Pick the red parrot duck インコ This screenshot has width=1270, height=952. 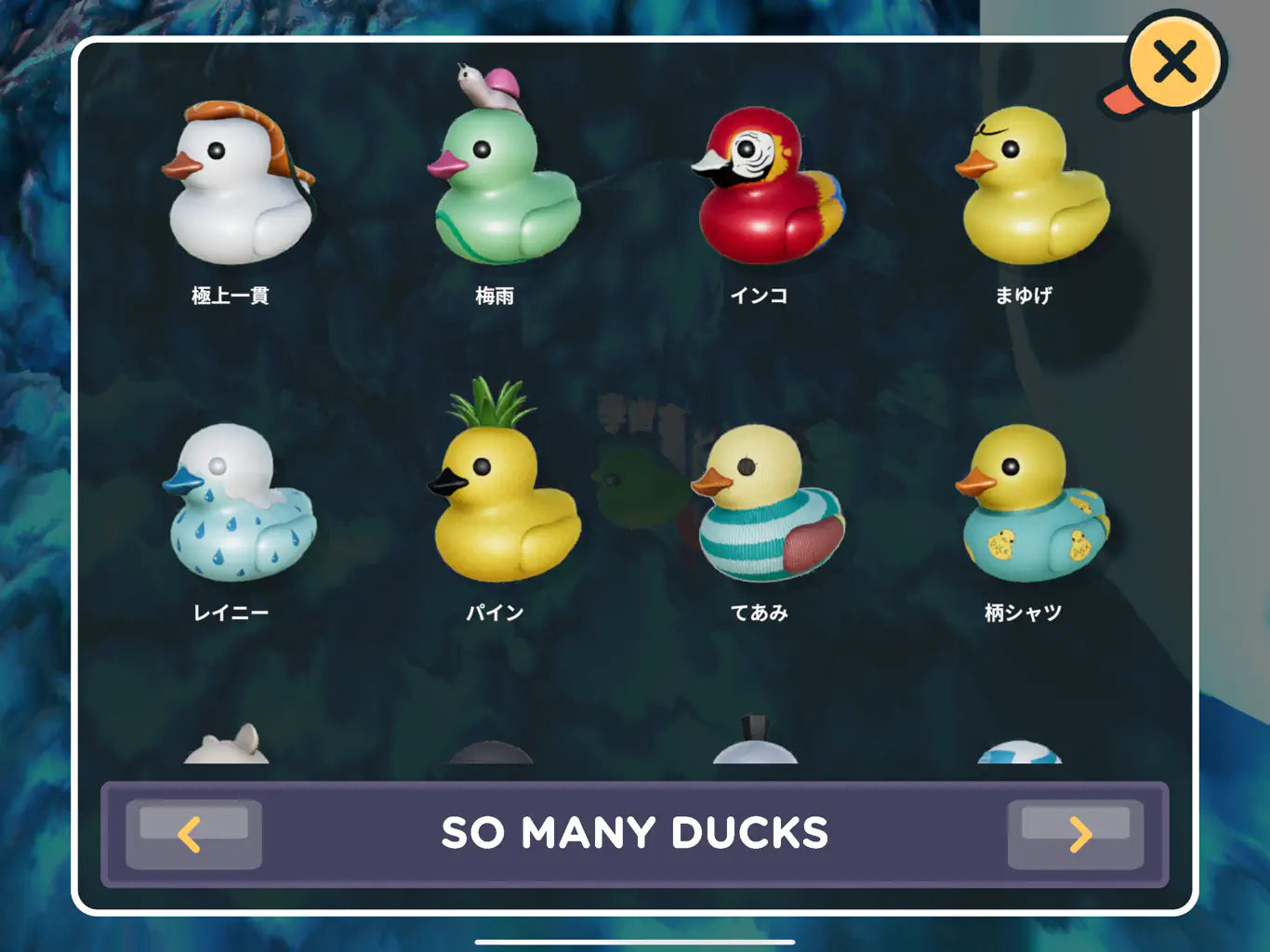[x=767, y=186]
